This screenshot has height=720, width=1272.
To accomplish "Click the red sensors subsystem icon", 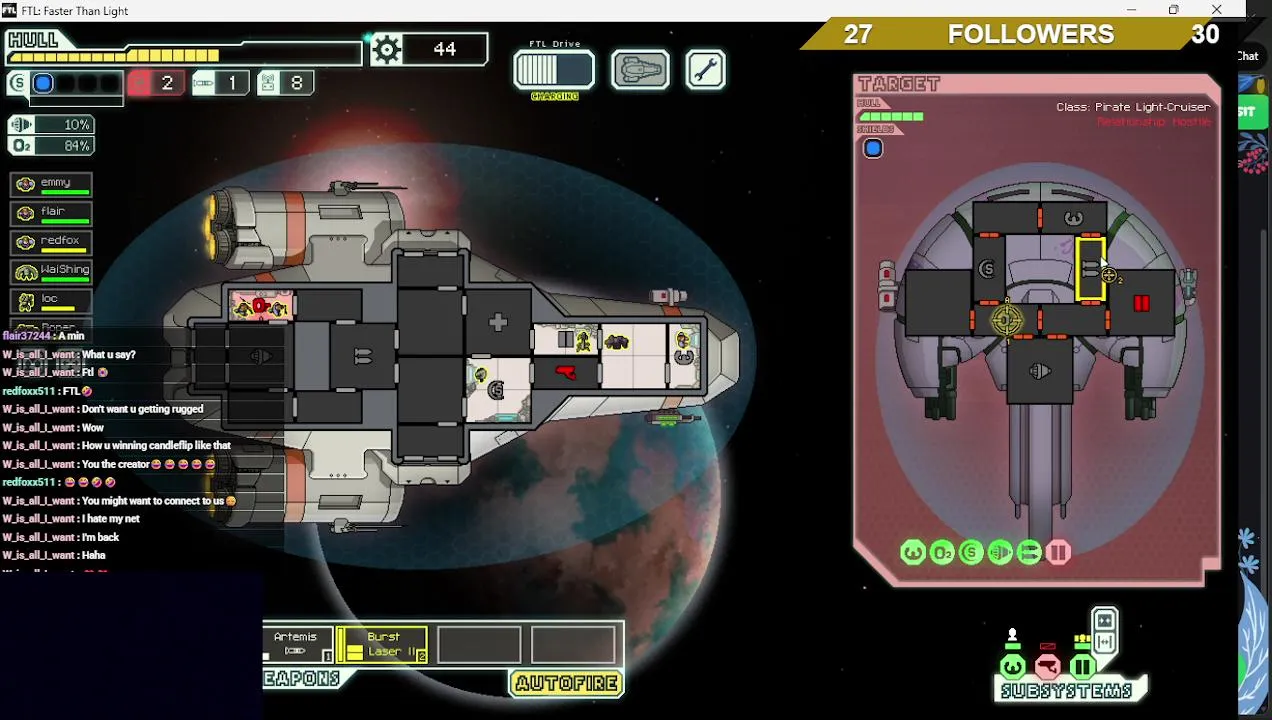I will pyautogui.click(x=1047, y=666).
